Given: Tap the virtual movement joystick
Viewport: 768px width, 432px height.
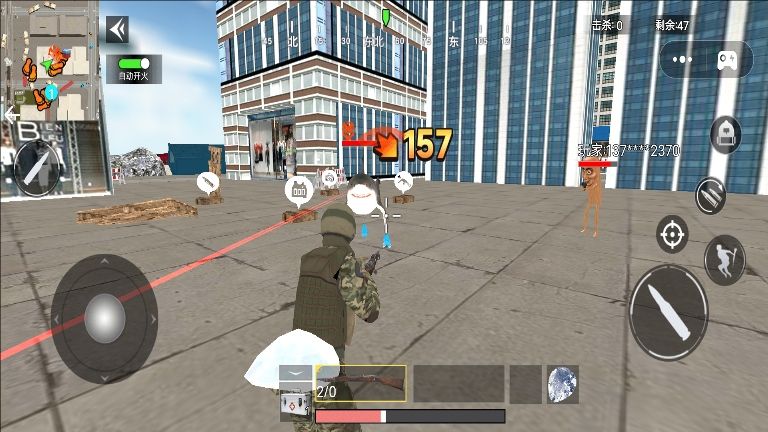Looking at the screenshot, I should click(104, 318).
